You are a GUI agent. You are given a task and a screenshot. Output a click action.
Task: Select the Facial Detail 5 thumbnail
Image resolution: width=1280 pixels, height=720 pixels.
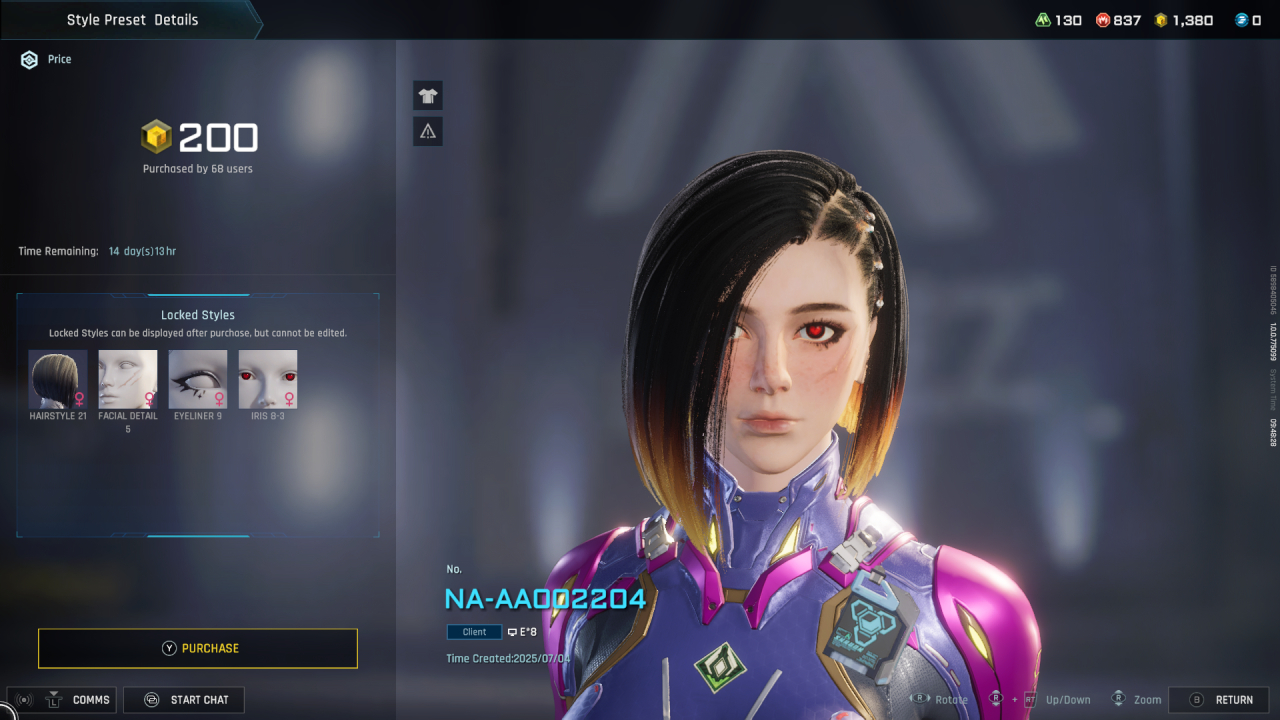coord(128,379)
